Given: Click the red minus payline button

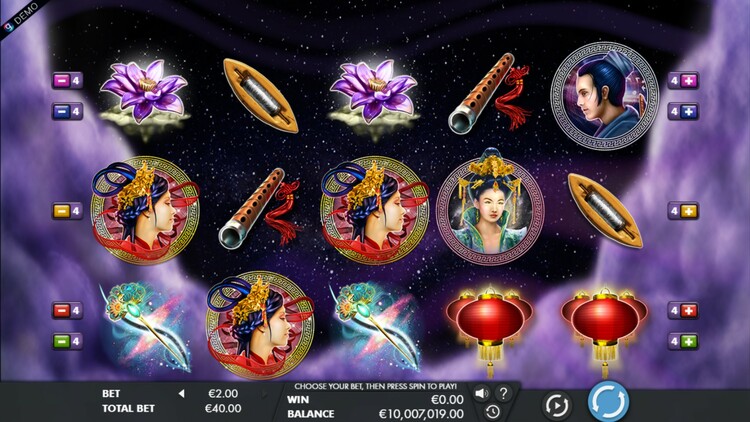Looking at the screenshot, I should coord(60,310).
